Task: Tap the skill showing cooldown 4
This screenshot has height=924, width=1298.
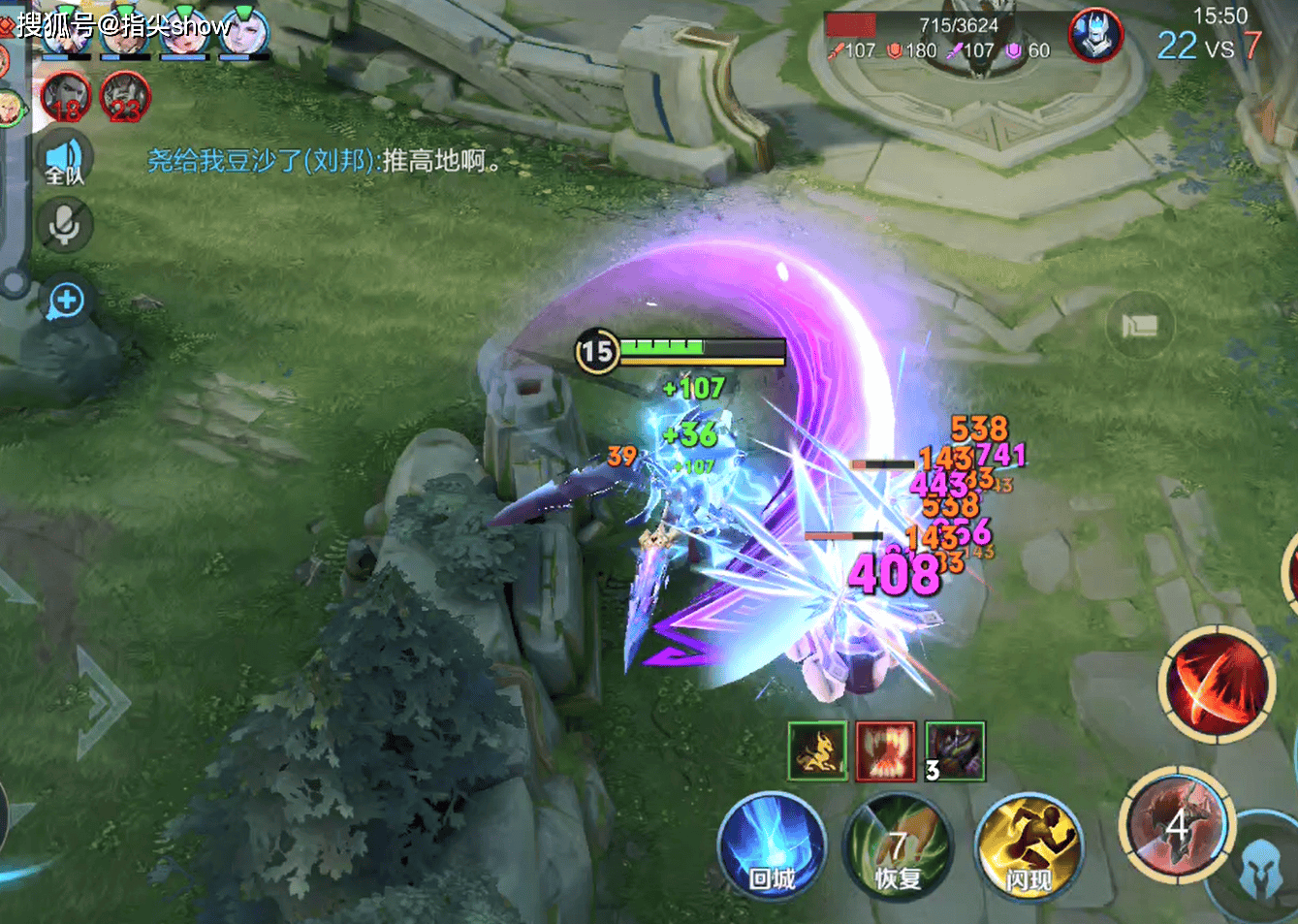Action: tap(1176, 825)
